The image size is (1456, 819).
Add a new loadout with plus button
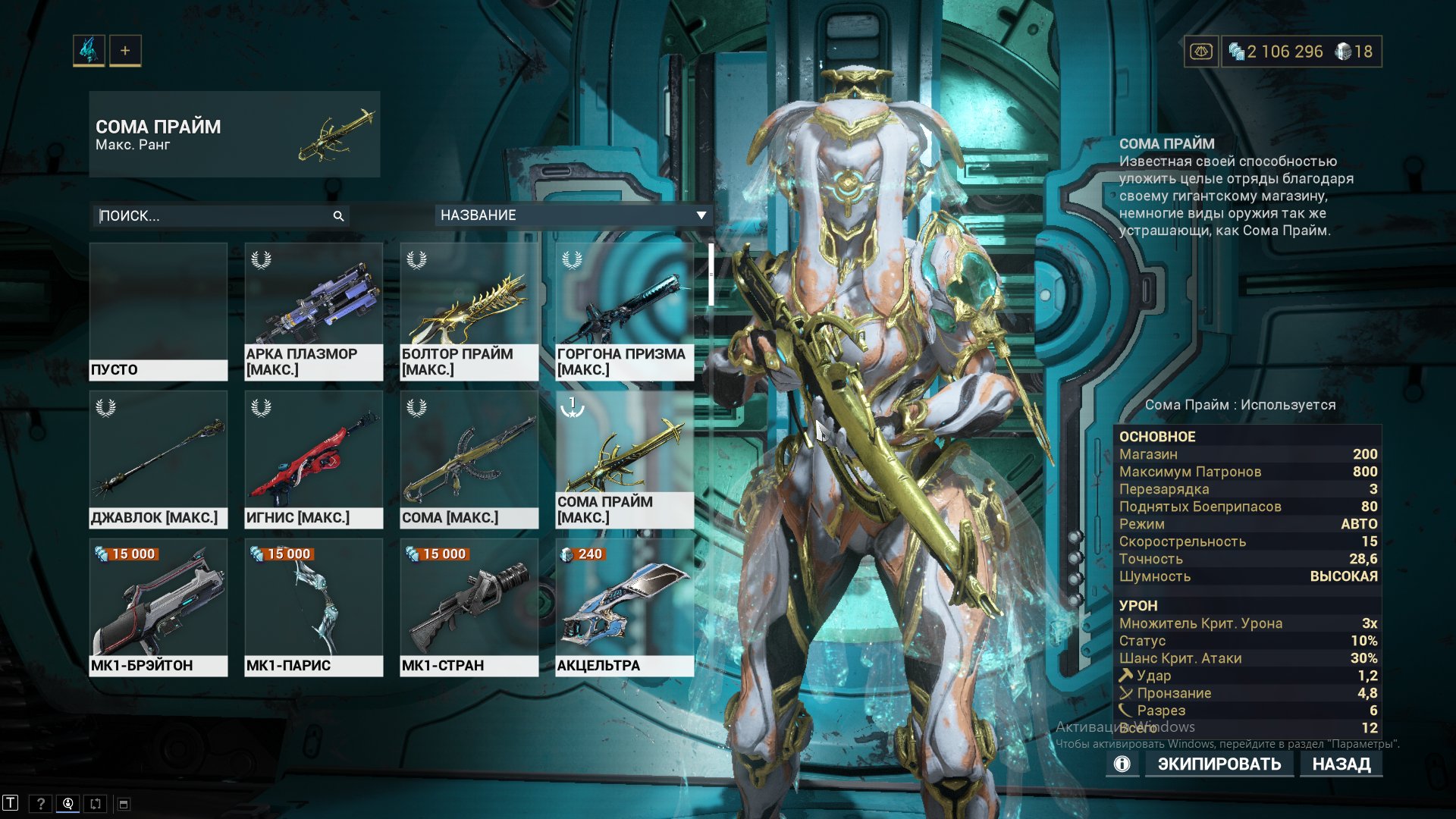[x=125, y=51]
